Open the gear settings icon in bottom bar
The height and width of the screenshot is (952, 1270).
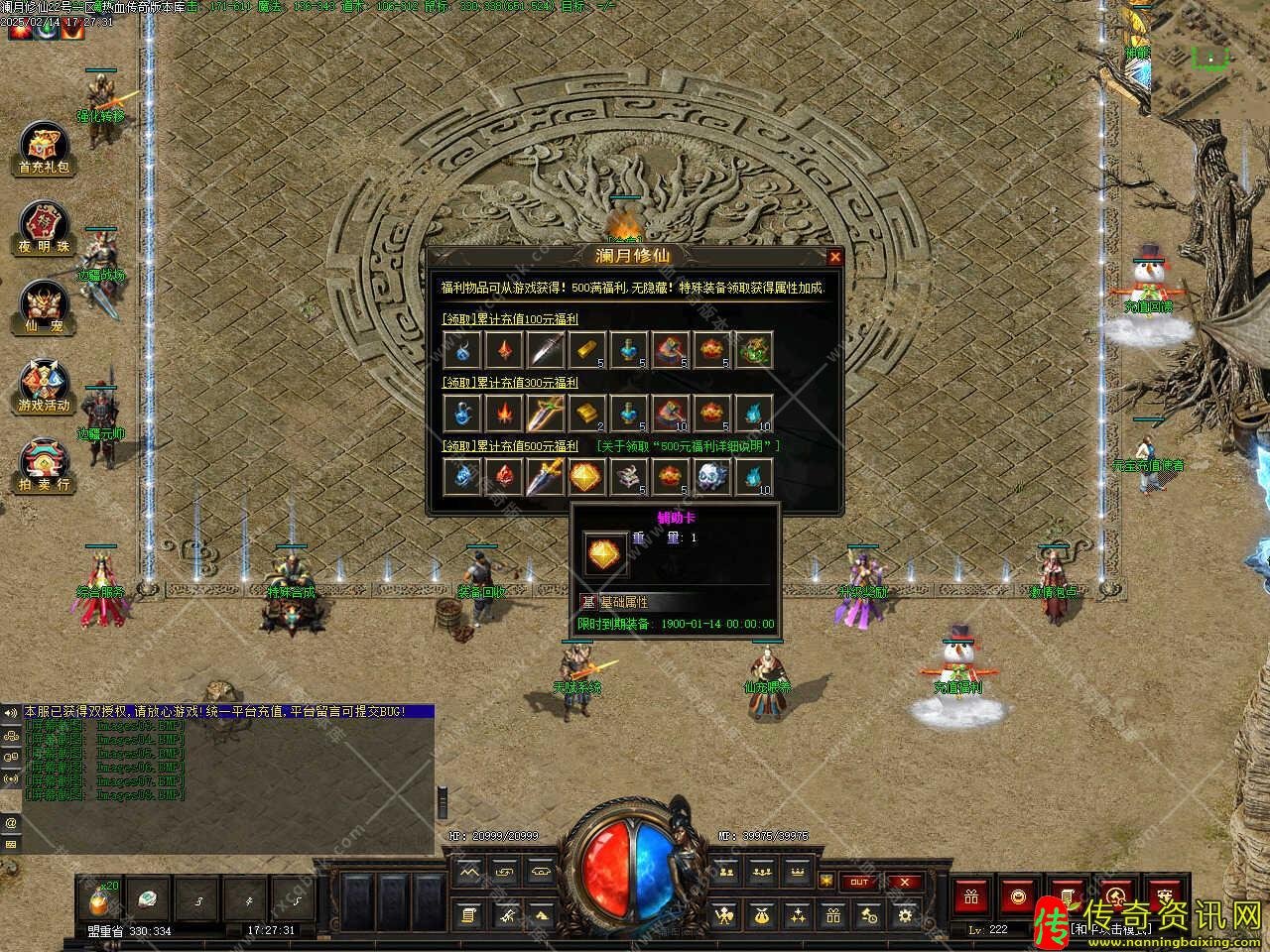[x=904, y=915]
